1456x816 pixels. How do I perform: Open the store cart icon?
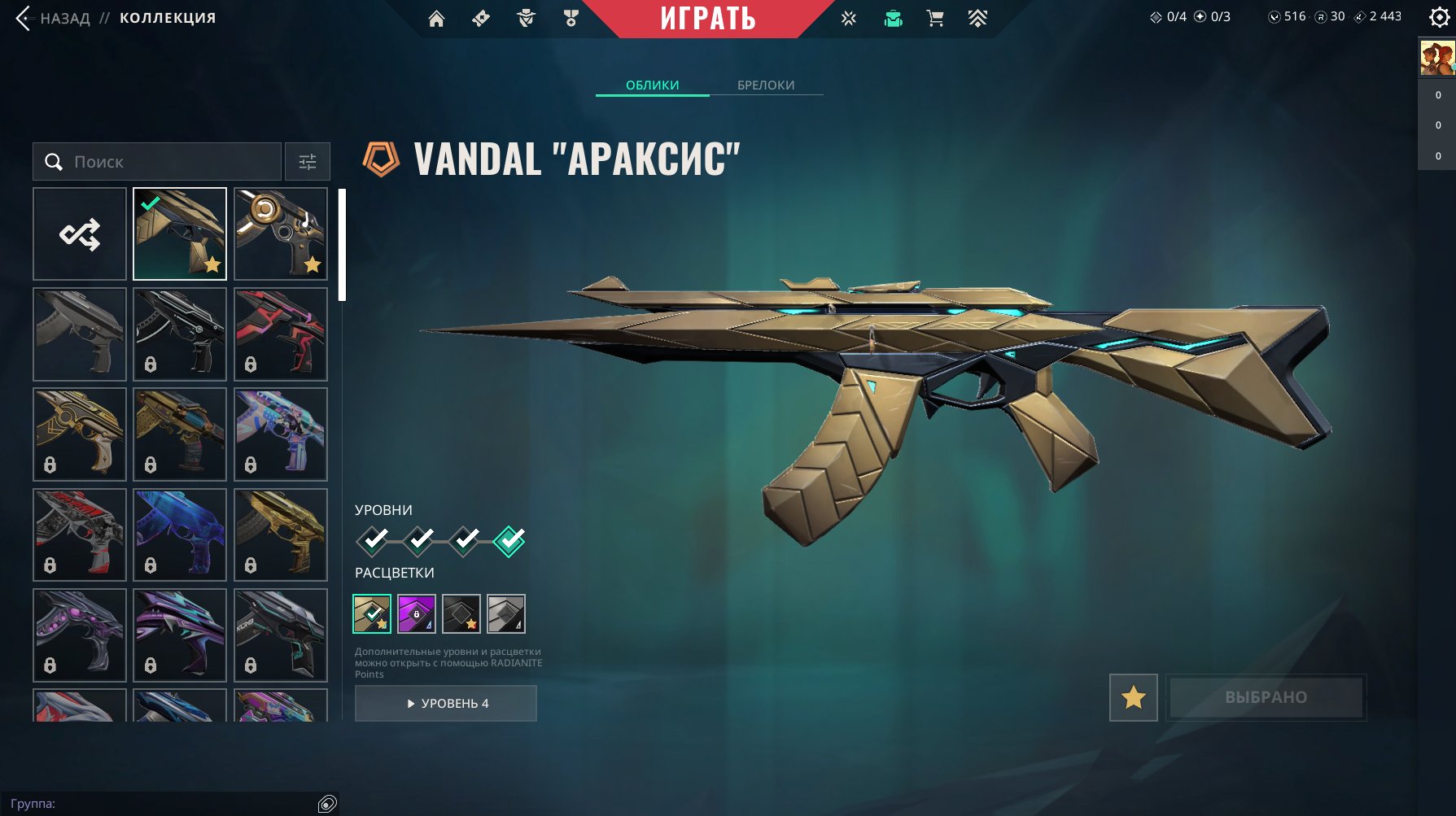[935, 19]
